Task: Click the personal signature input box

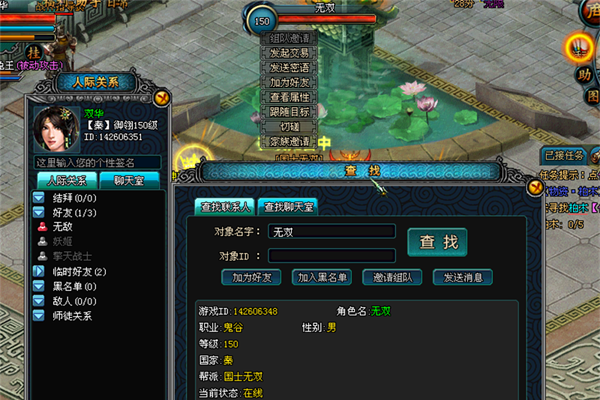Action: click(x=97, y=162)
